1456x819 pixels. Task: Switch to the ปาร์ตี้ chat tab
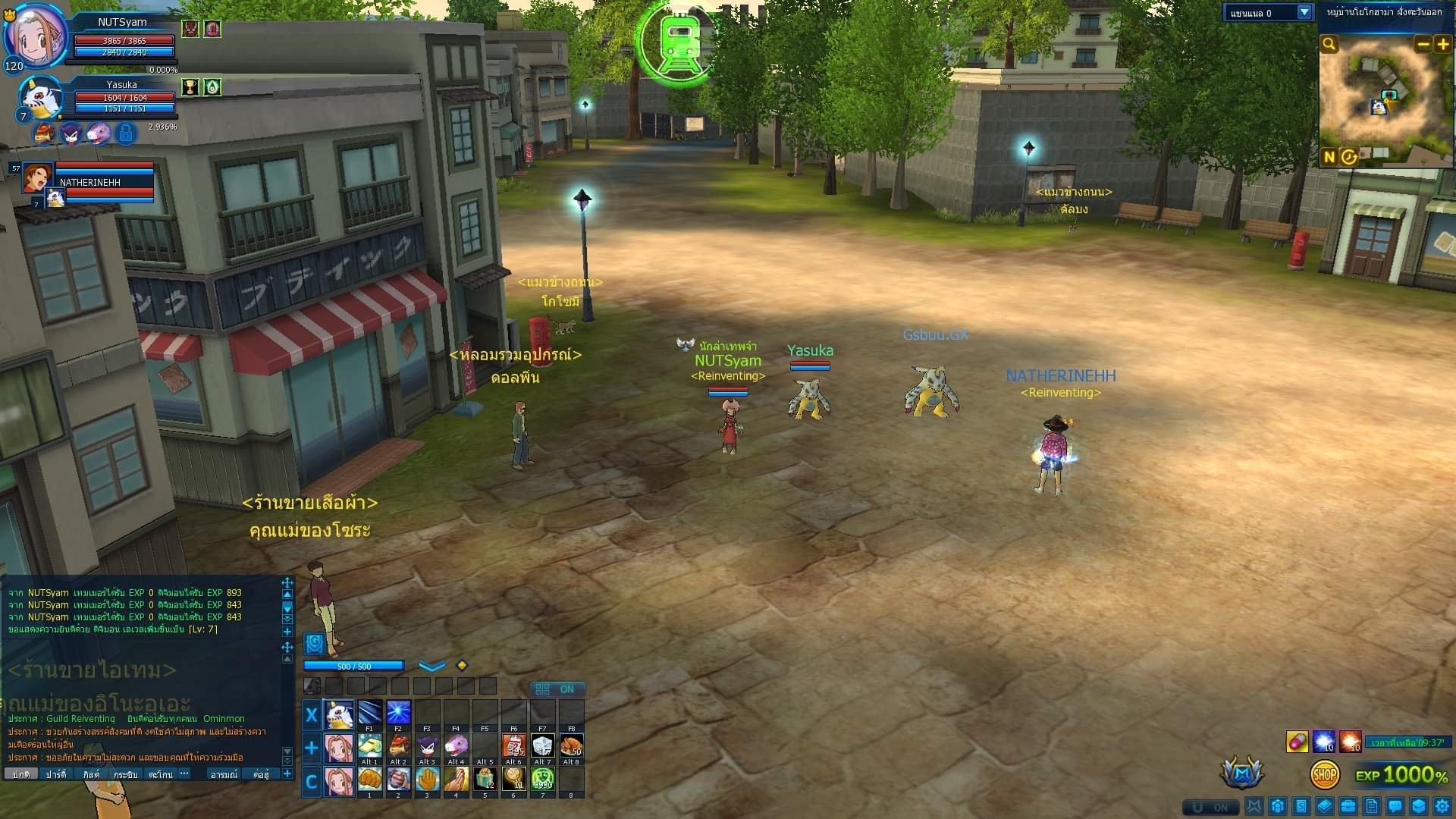pyautogui.click(x=56, y=774)
